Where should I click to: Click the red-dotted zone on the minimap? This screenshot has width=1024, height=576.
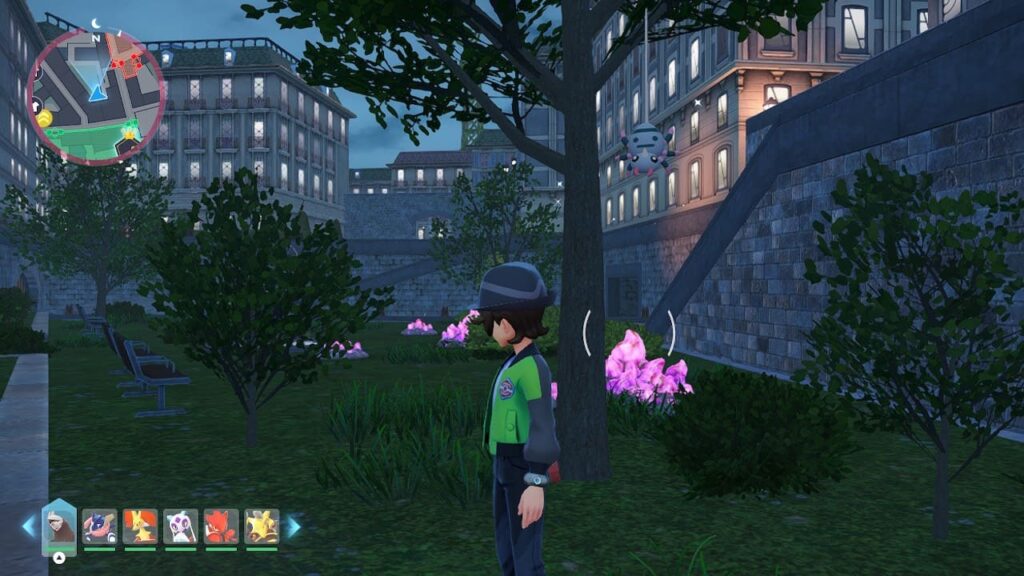tap(127, 60)
